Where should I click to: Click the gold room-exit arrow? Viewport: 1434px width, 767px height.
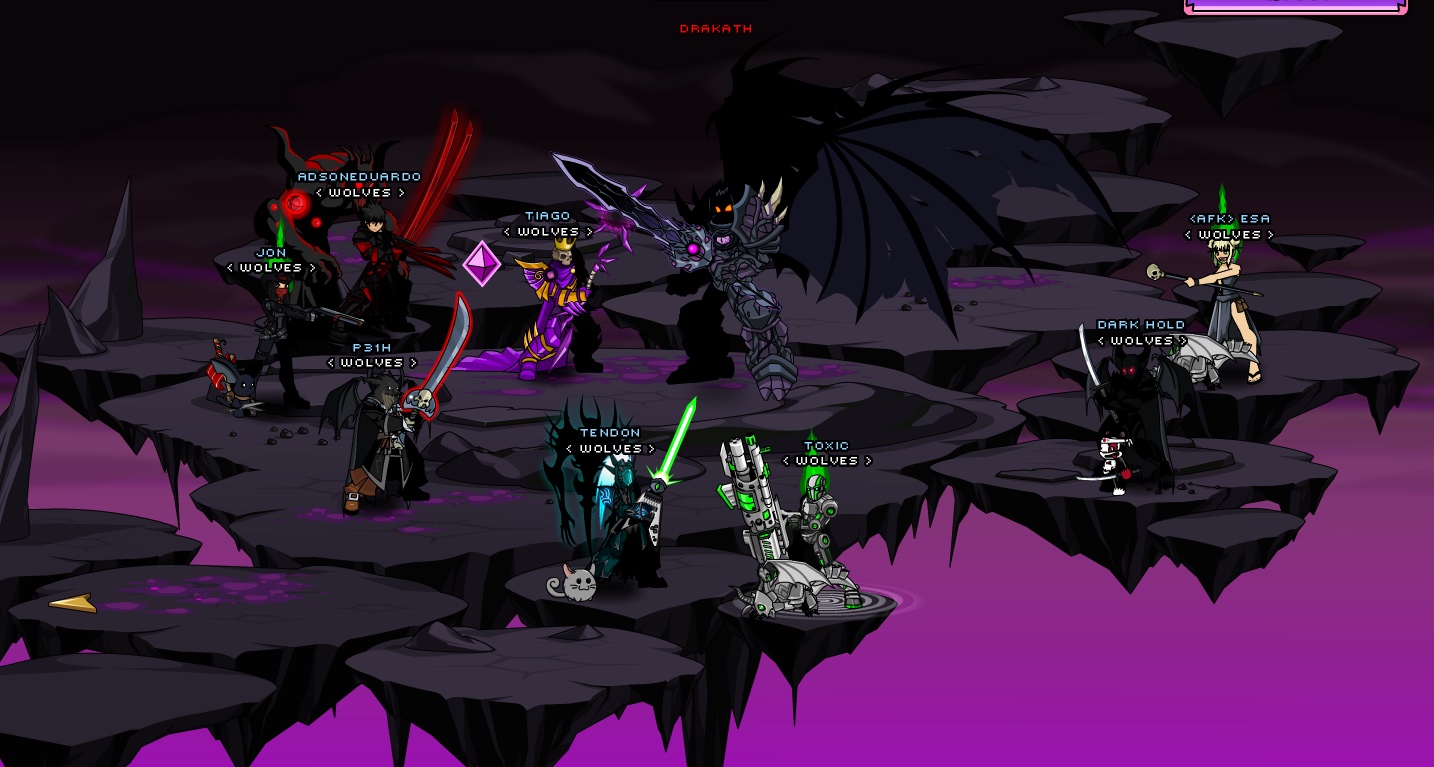(x=73, y=603)
